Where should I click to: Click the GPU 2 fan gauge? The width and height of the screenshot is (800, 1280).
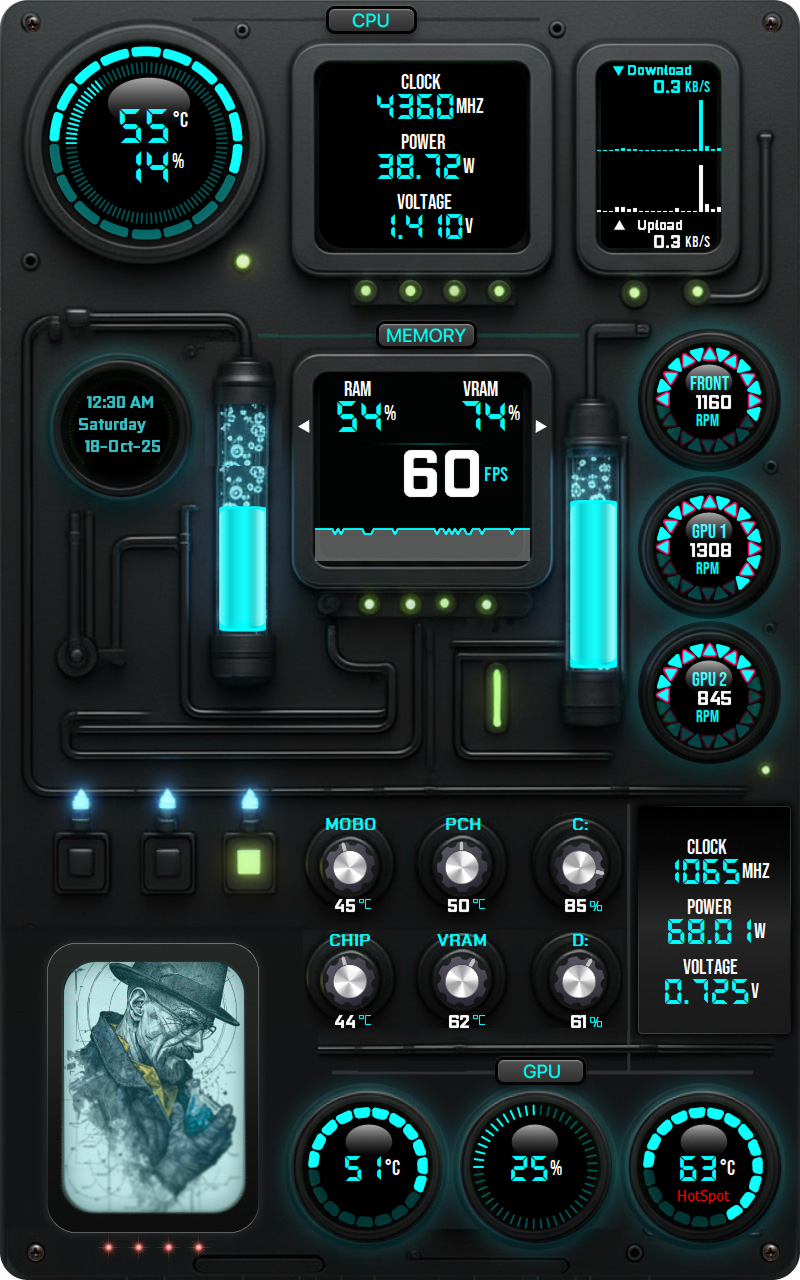pyautogui.click(x=709, y=697)
